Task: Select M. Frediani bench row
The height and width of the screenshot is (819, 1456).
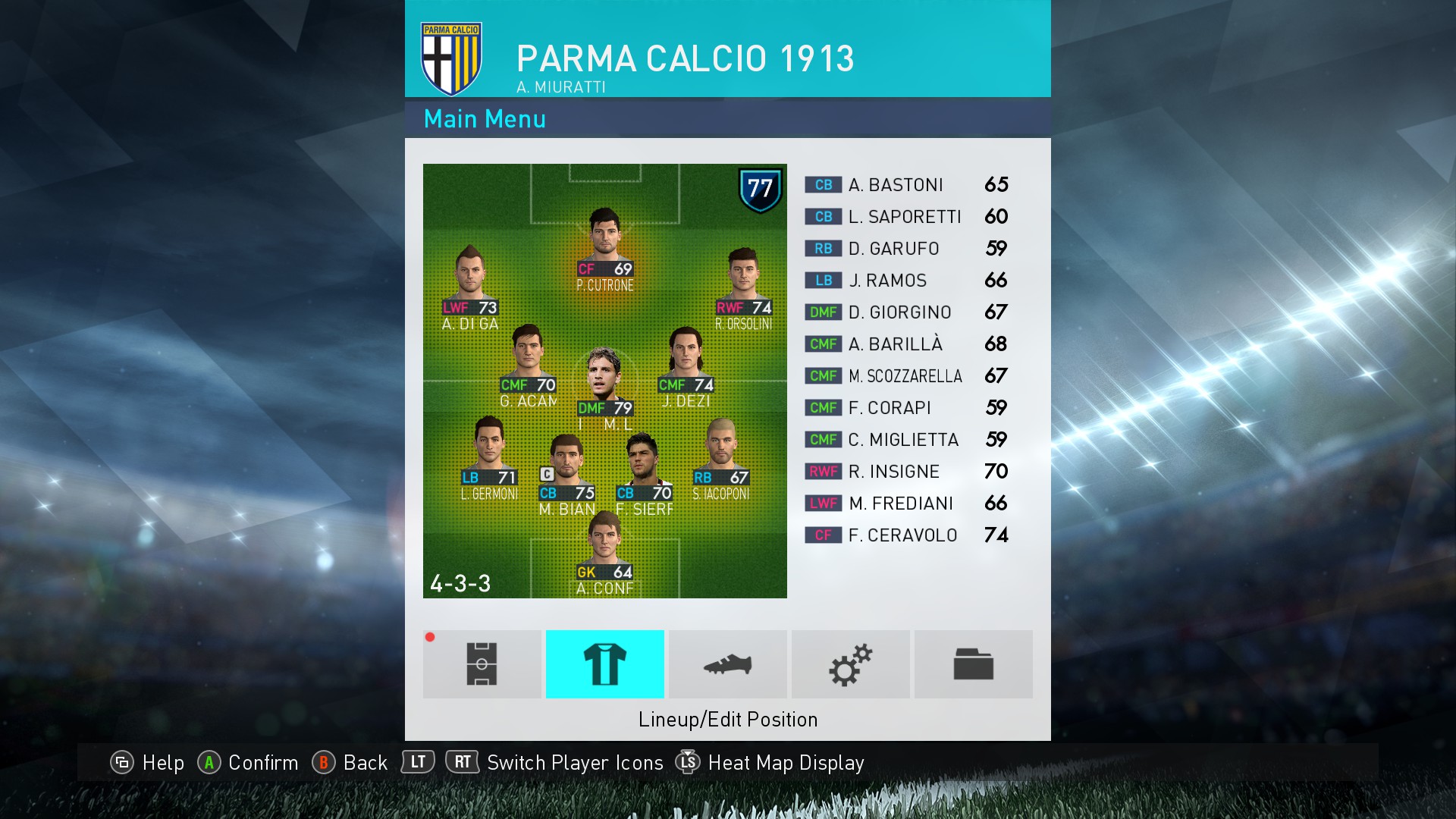Action: click(906, 504)
